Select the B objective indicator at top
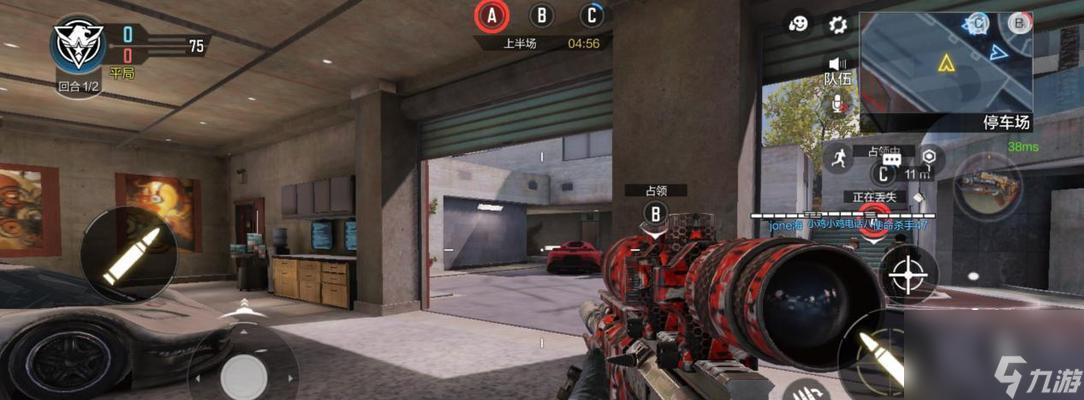1084x400 pixels. pyautogui.click(x=542, y=15)
